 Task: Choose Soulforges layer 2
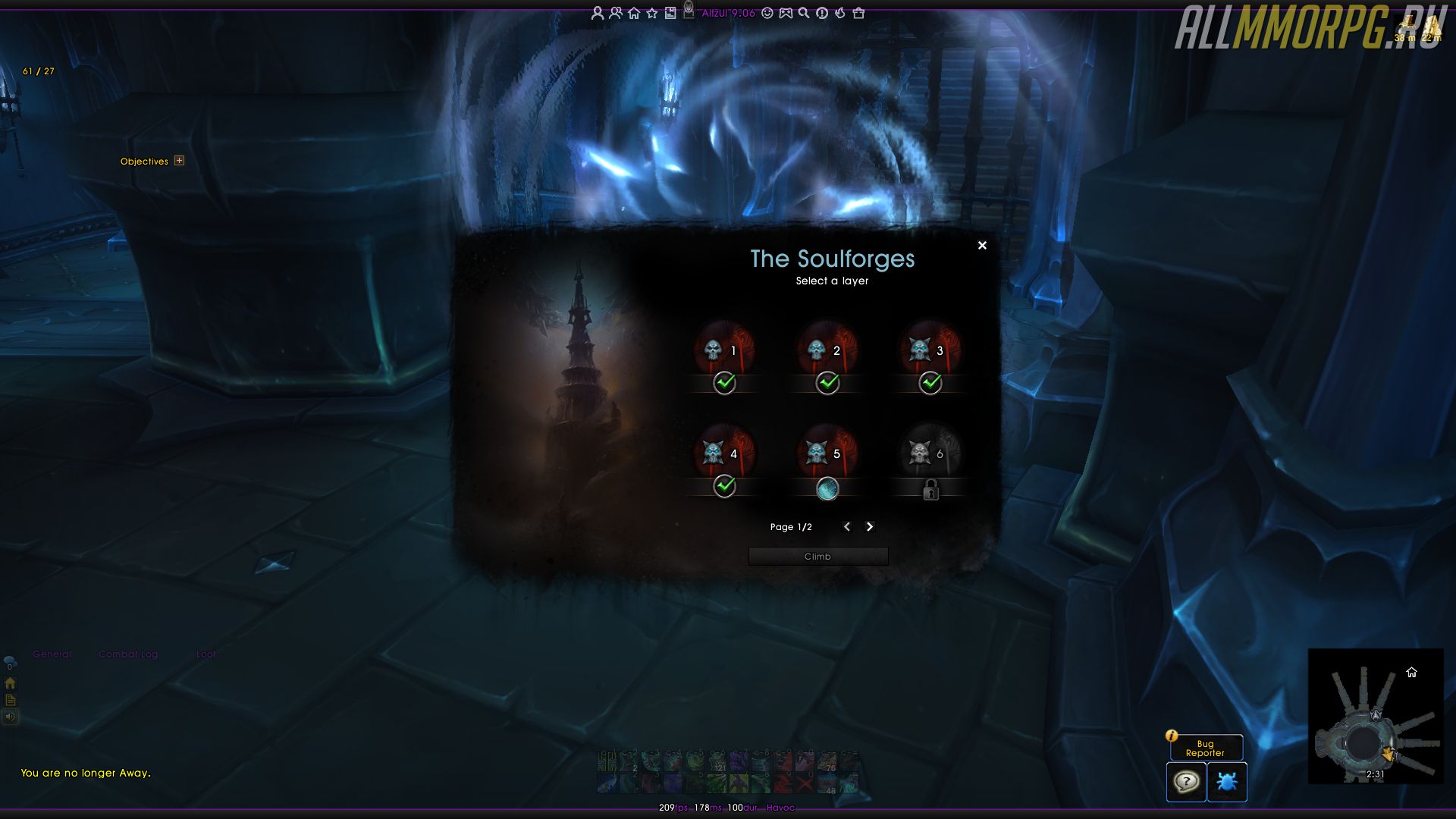tap(827, 350)
